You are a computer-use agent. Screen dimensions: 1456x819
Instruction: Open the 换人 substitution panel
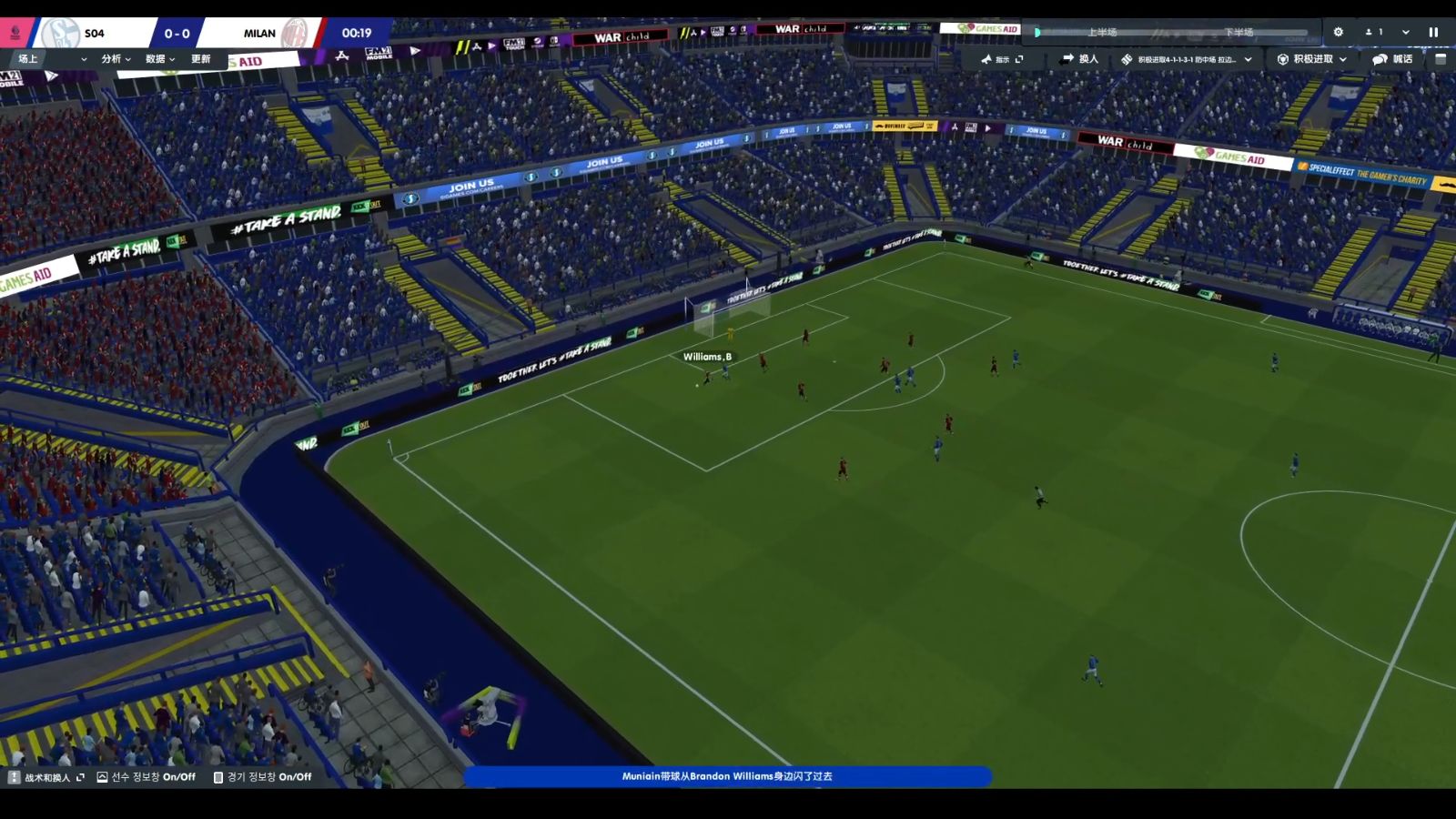(x=1080, y=59)
